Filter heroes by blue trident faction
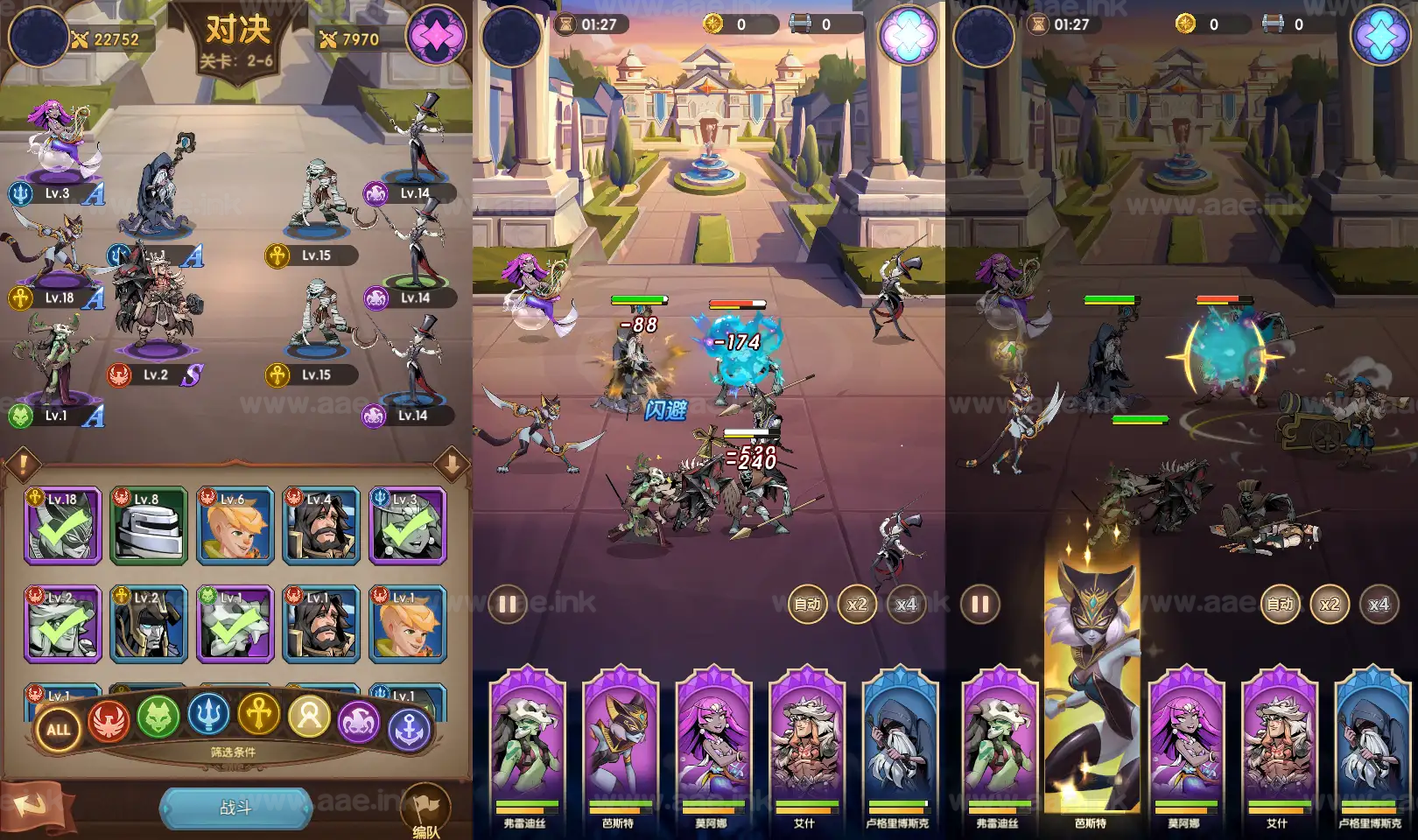Screen dimensions: 1418x840 click(x=208, y=714)
